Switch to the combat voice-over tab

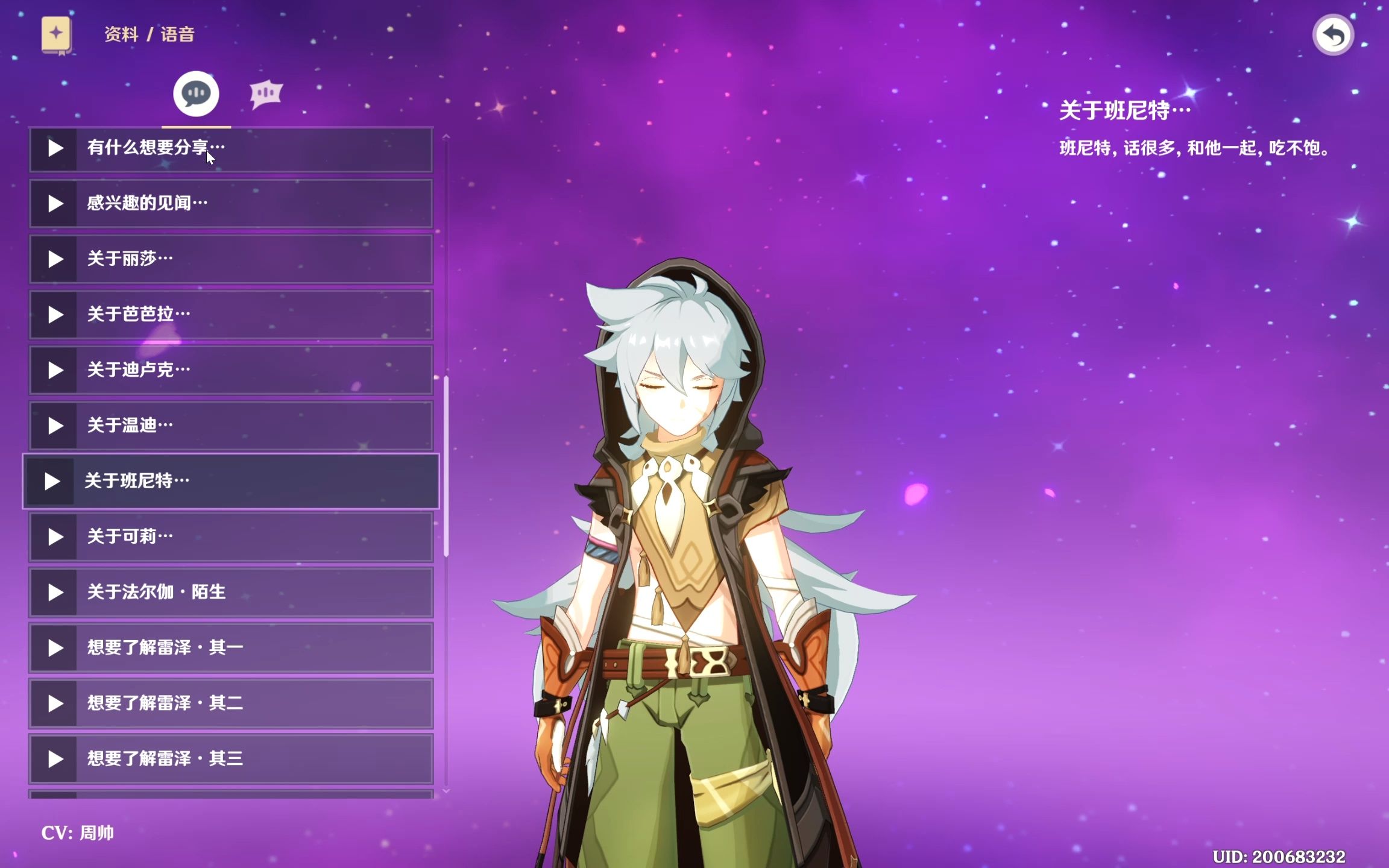click(266, 94)
